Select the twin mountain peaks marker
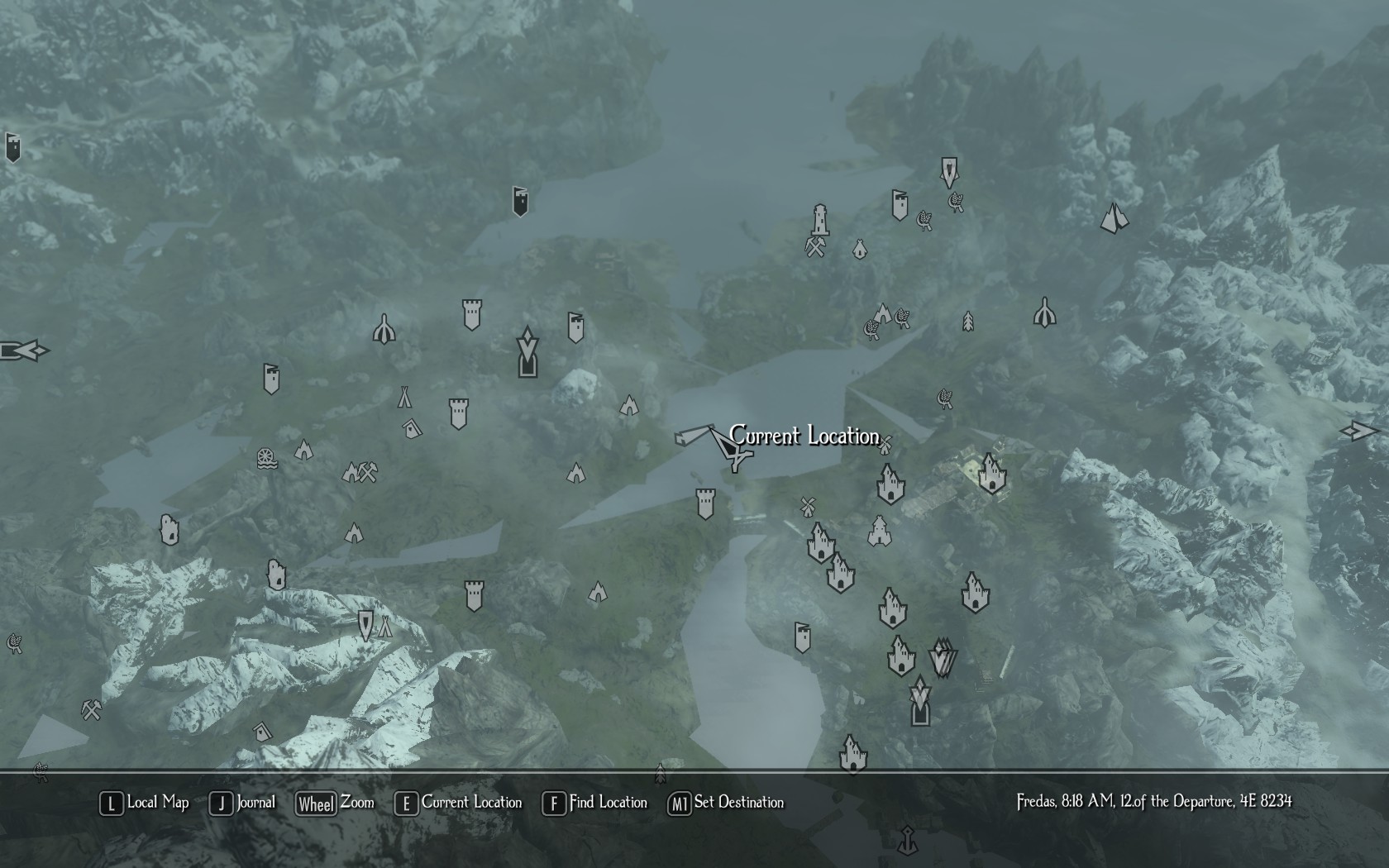This screenshot has width=1389, height=868. click(1114, 218)
